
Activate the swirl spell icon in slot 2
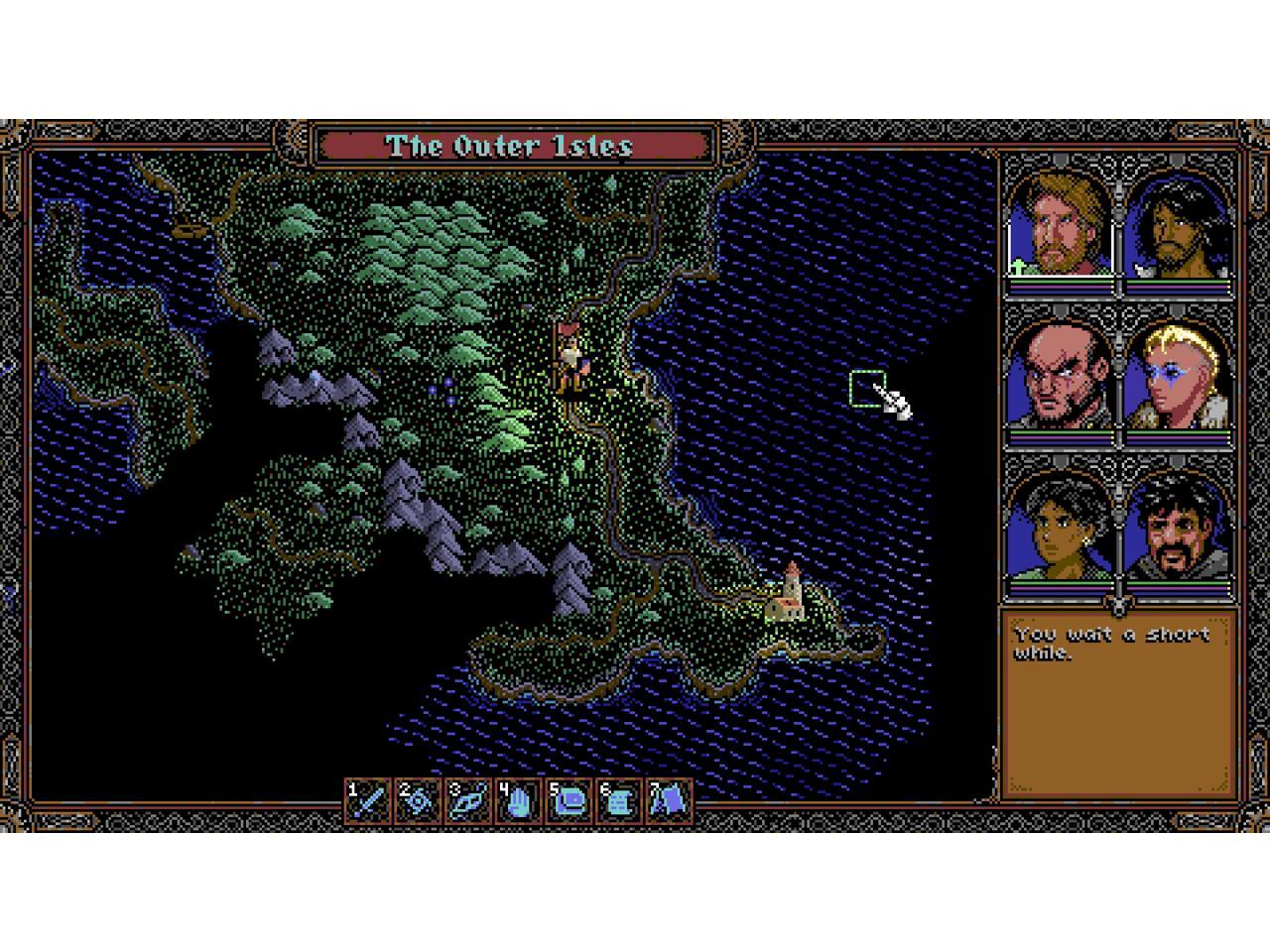click(x=418, y=800)
